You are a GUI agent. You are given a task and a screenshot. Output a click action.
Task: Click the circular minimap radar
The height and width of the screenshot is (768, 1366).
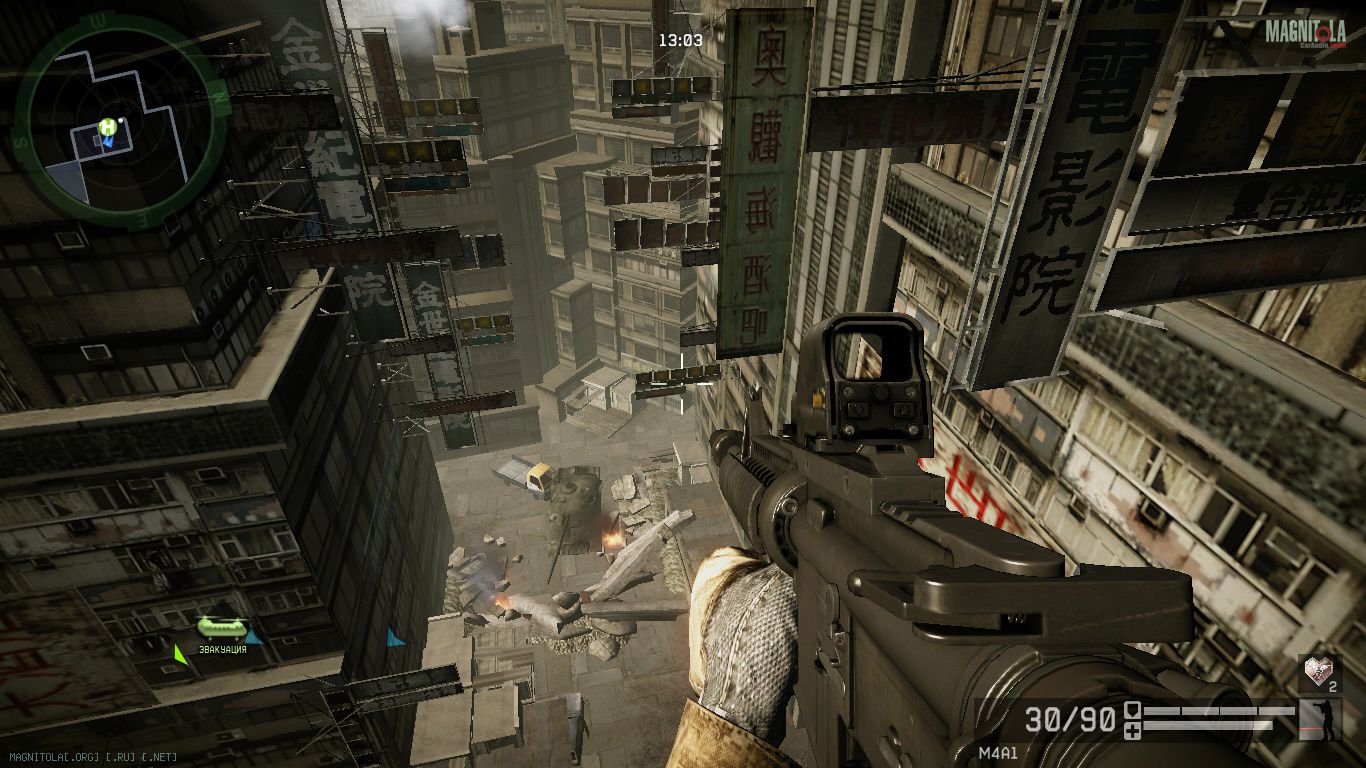click(118, 121)
